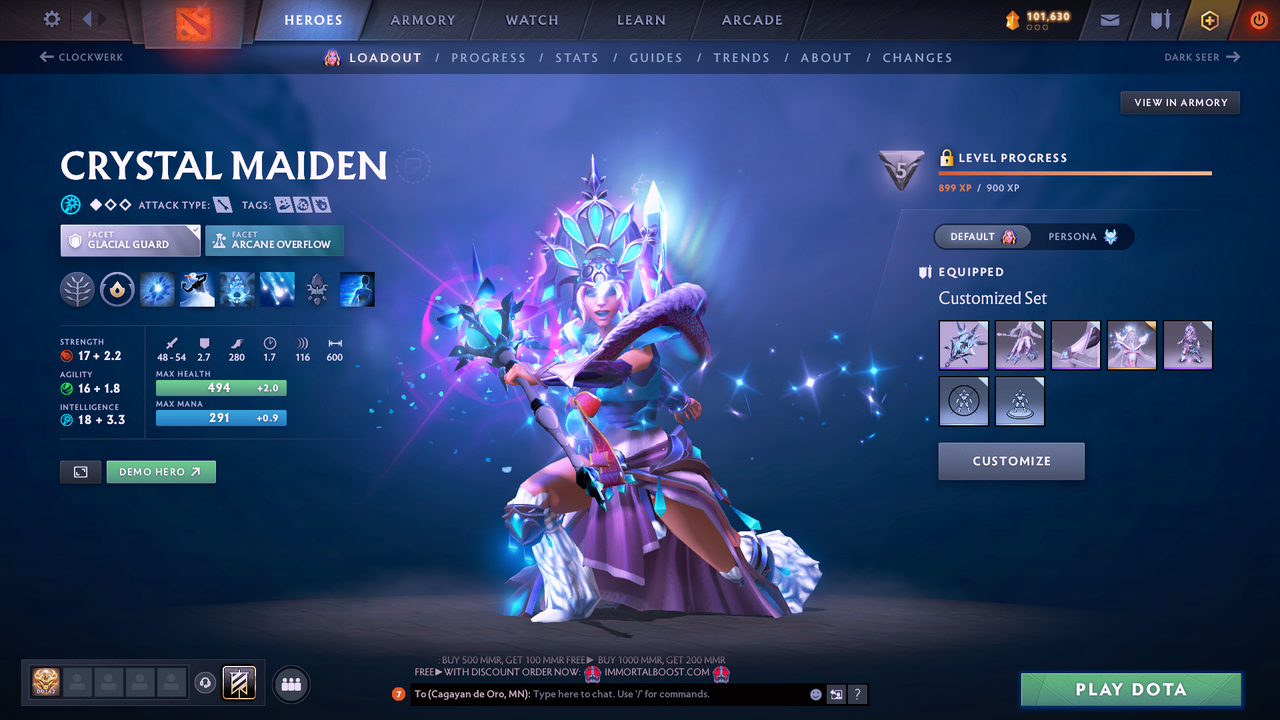
Task: Check notifications via the envelope icon
Action: [1108, 19]
